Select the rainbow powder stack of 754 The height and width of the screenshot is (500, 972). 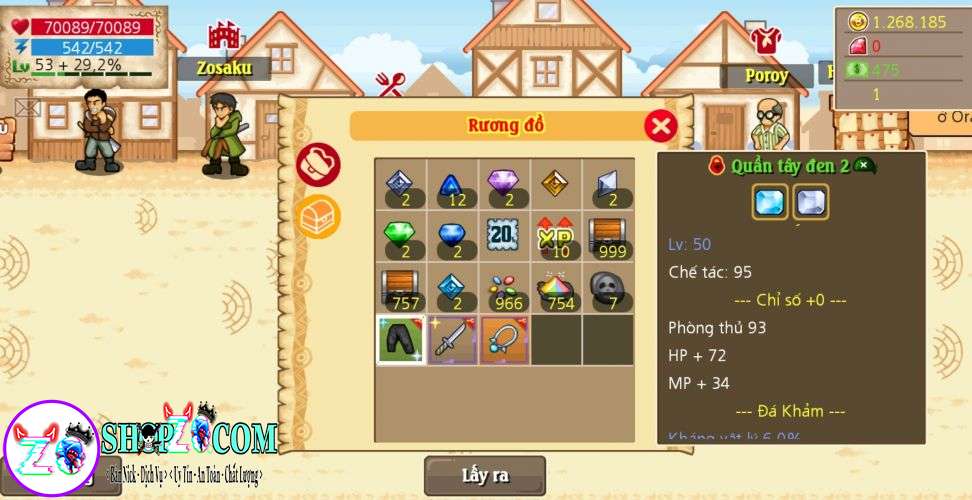pos(556,288)
